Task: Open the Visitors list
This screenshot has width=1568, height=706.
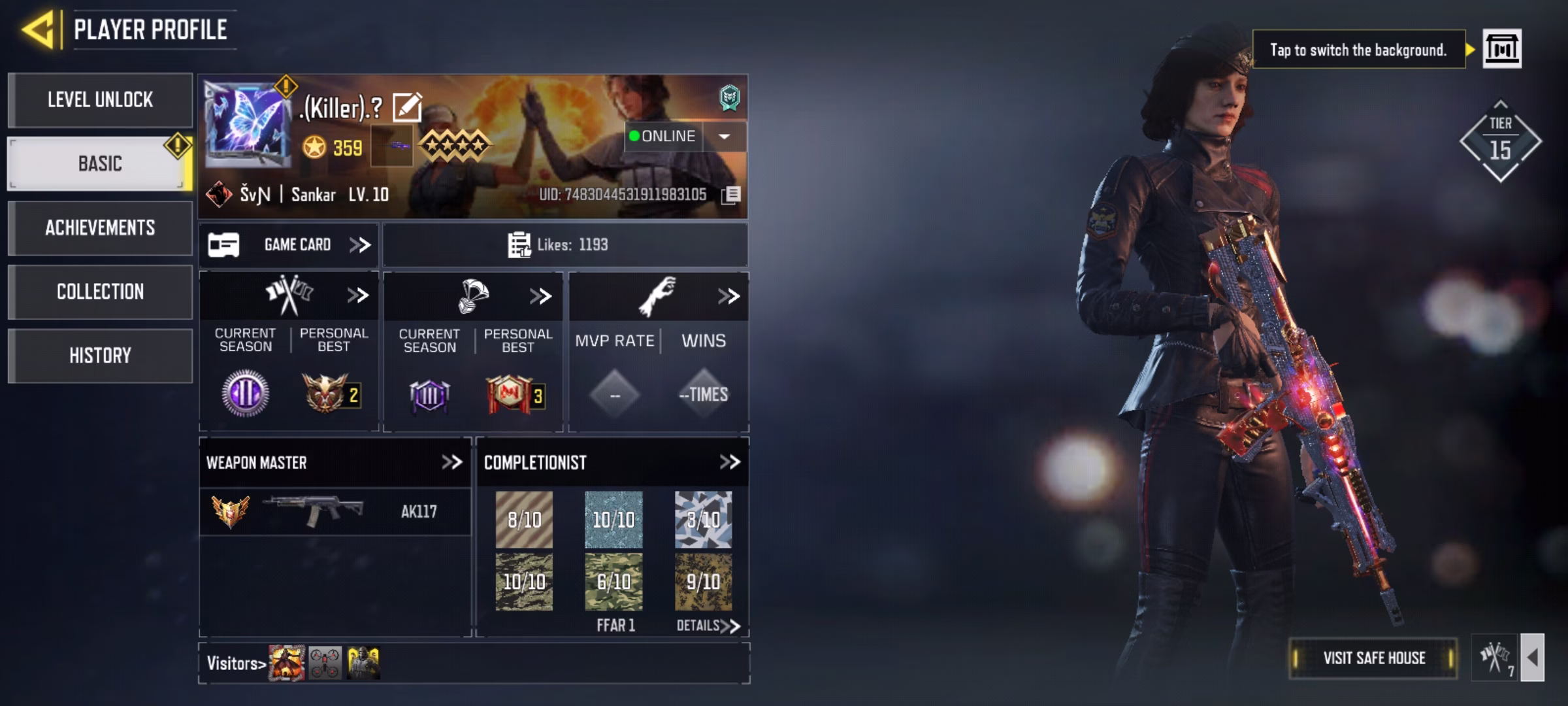Action: (x=237, y=664)
